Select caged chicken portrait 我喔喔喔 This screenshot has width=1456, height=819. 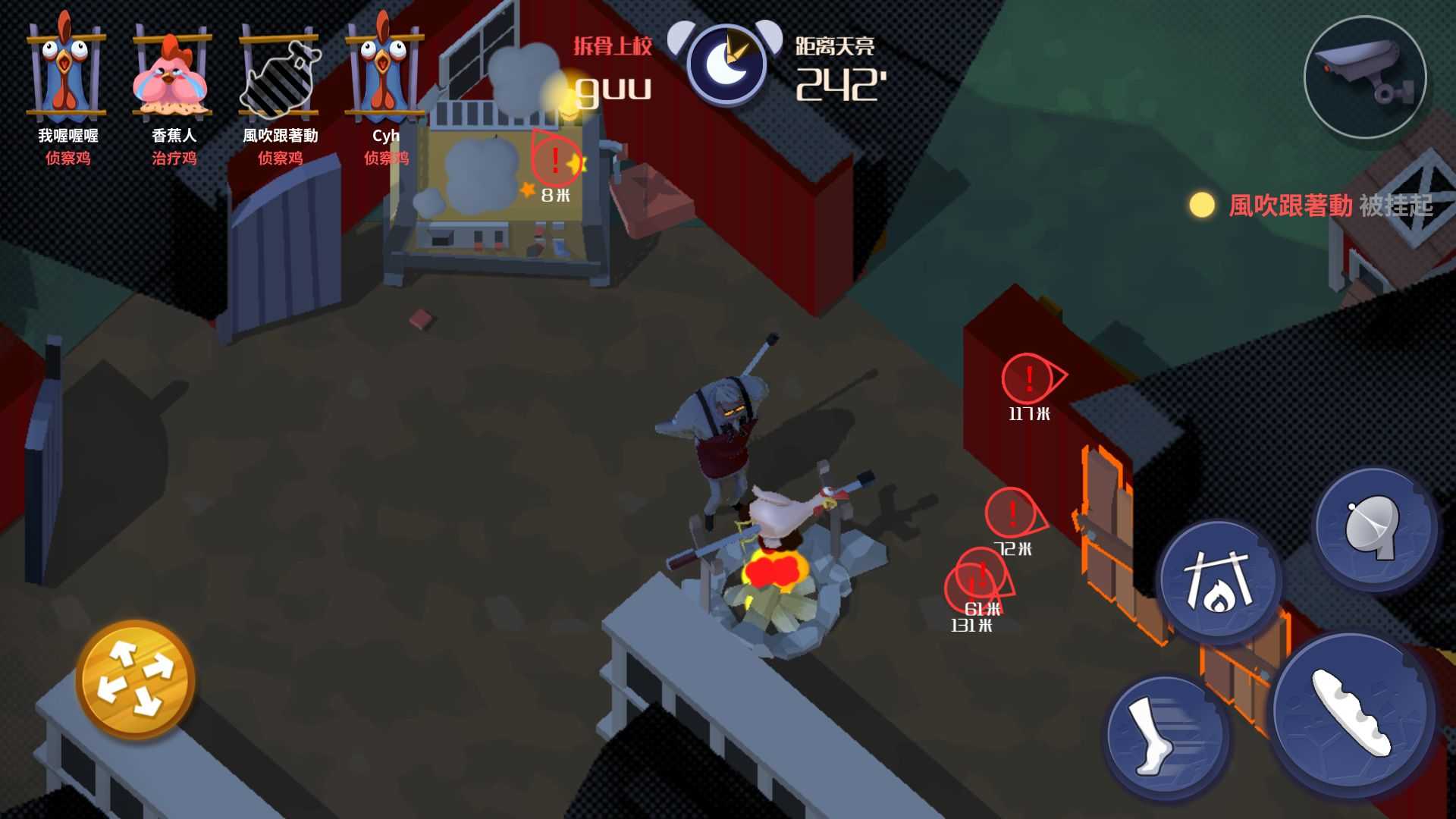67,72
